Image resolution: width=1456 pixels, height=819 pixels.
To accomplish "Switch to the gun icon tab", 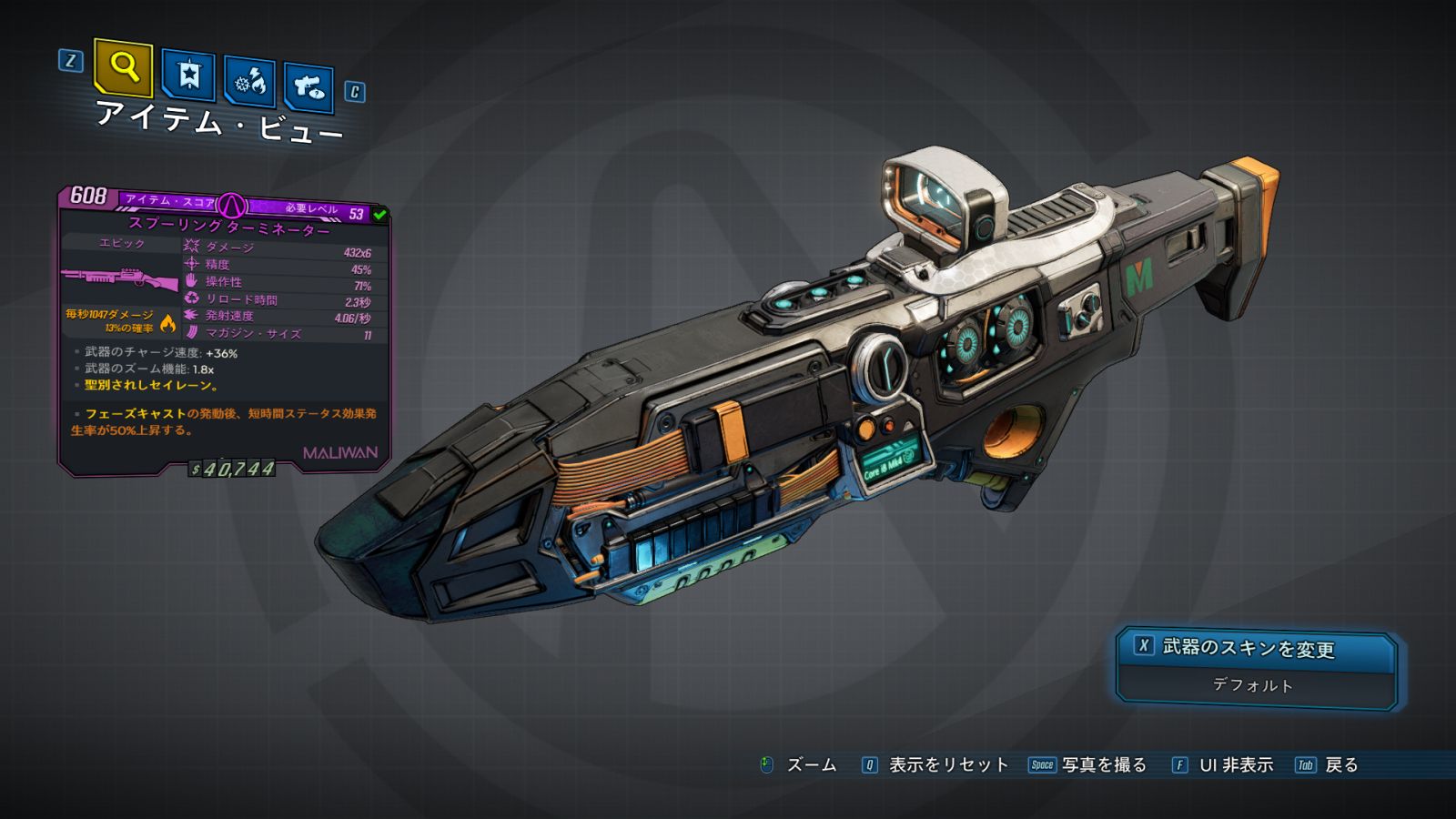I will 308,87.
